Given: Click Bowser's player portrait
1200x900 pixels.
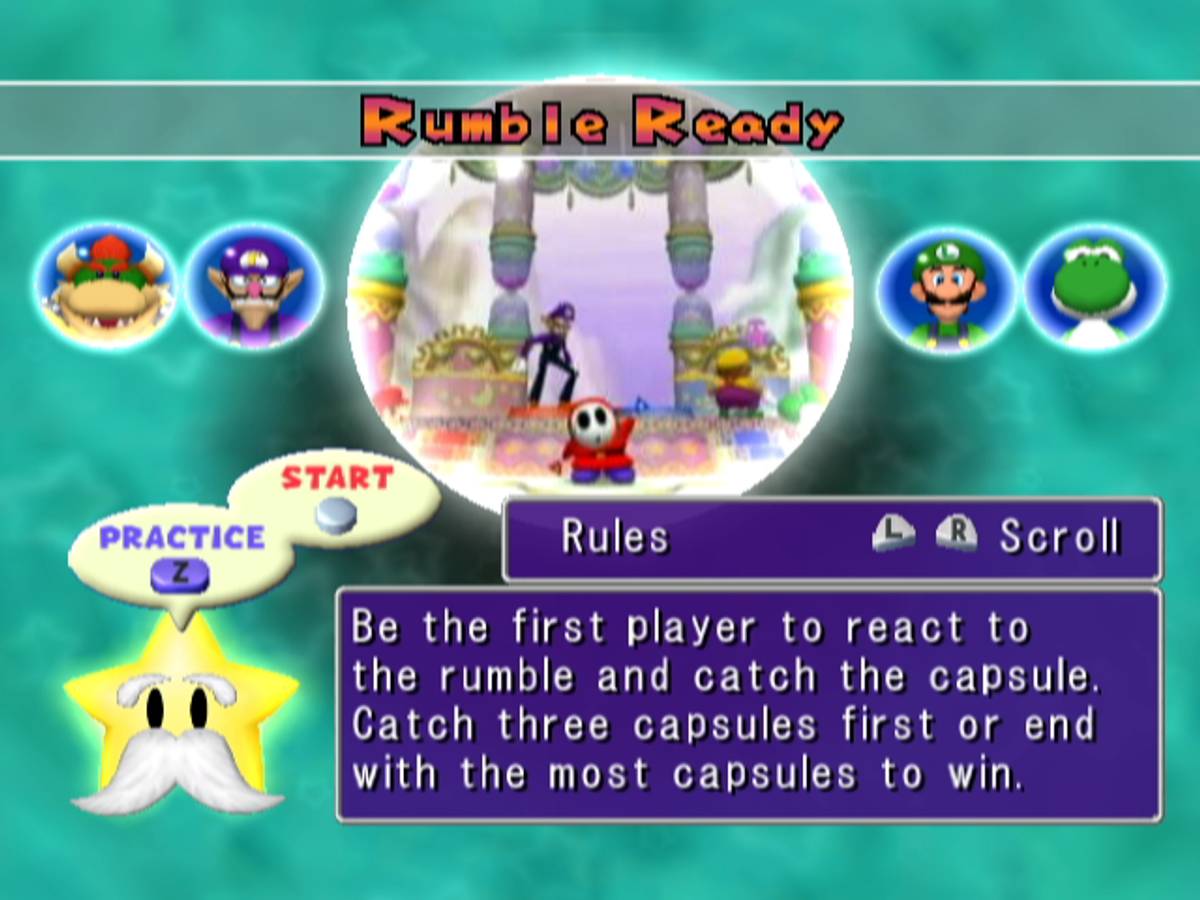Looking at the screenshot, I should click(105, 284).
